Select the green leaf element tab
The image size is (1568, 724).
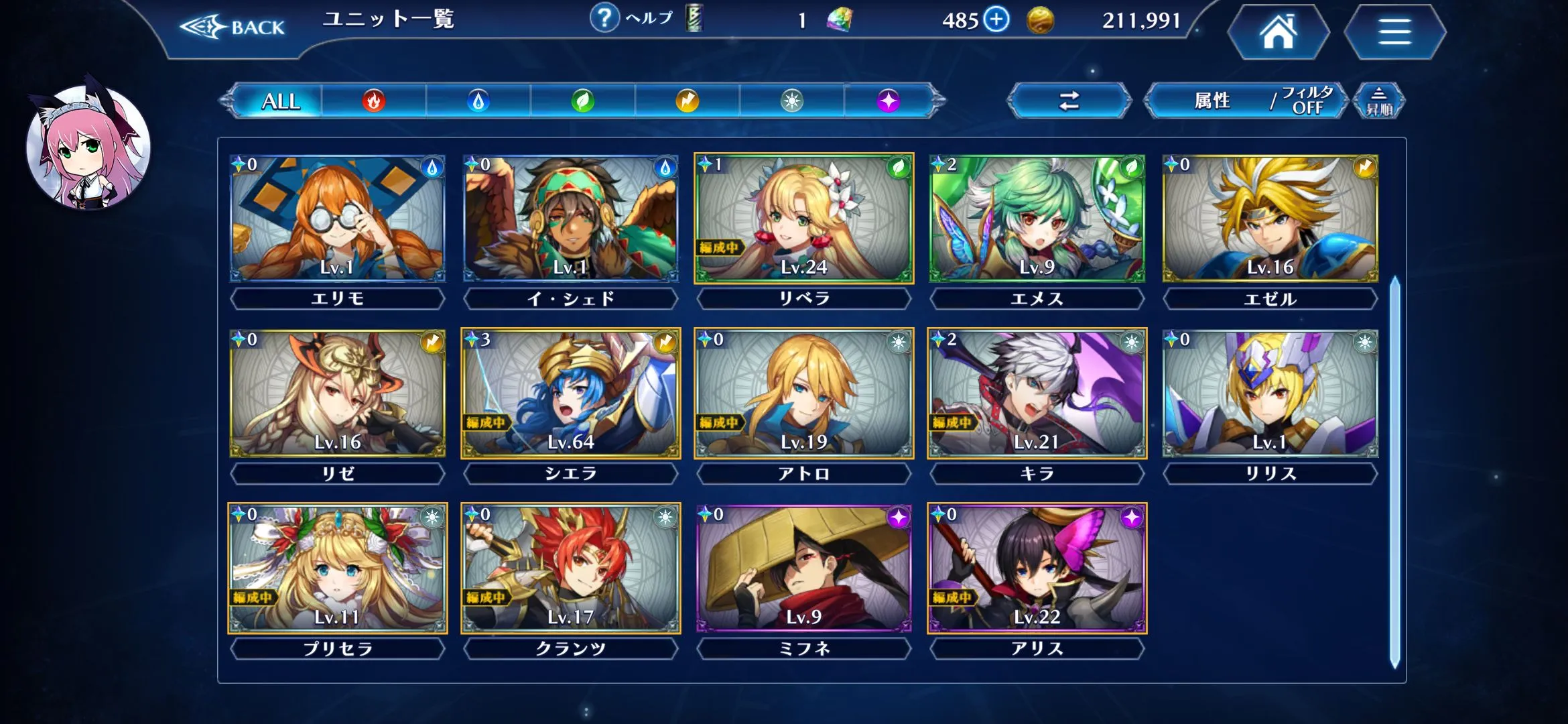582,101
